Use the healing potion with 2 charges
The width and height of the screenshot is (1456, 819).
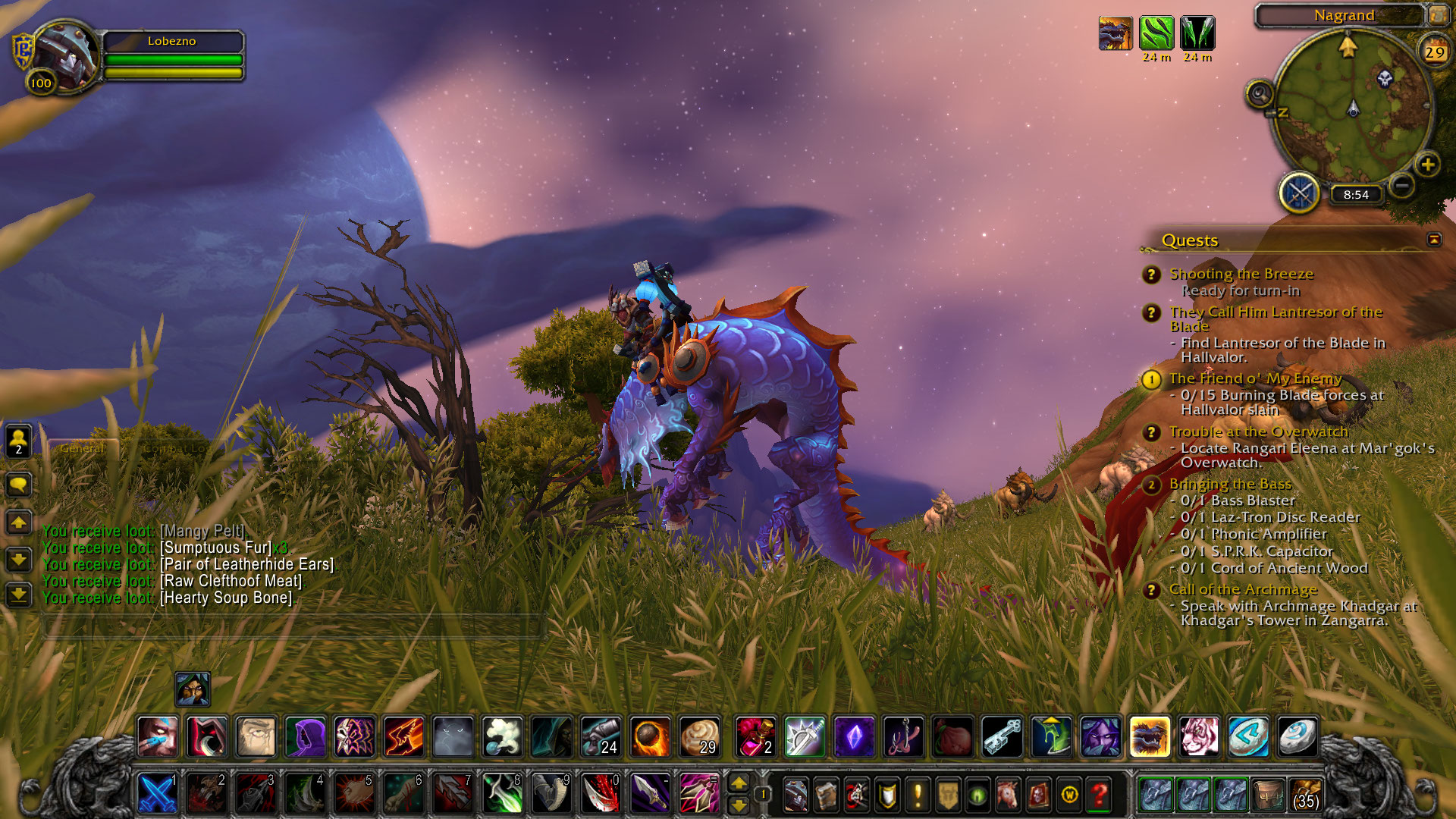(x=755, y=736)
